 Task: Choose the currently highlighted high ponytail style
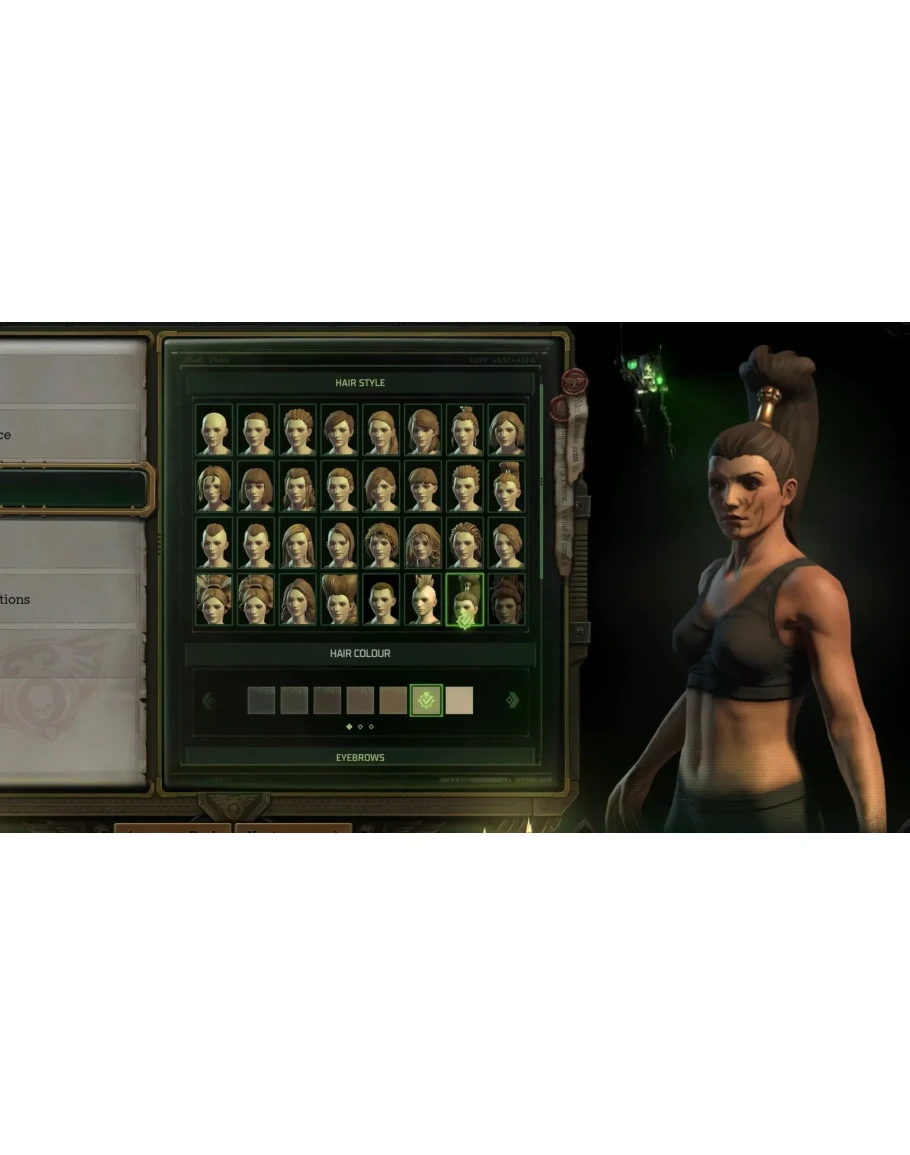click(465, 600)
